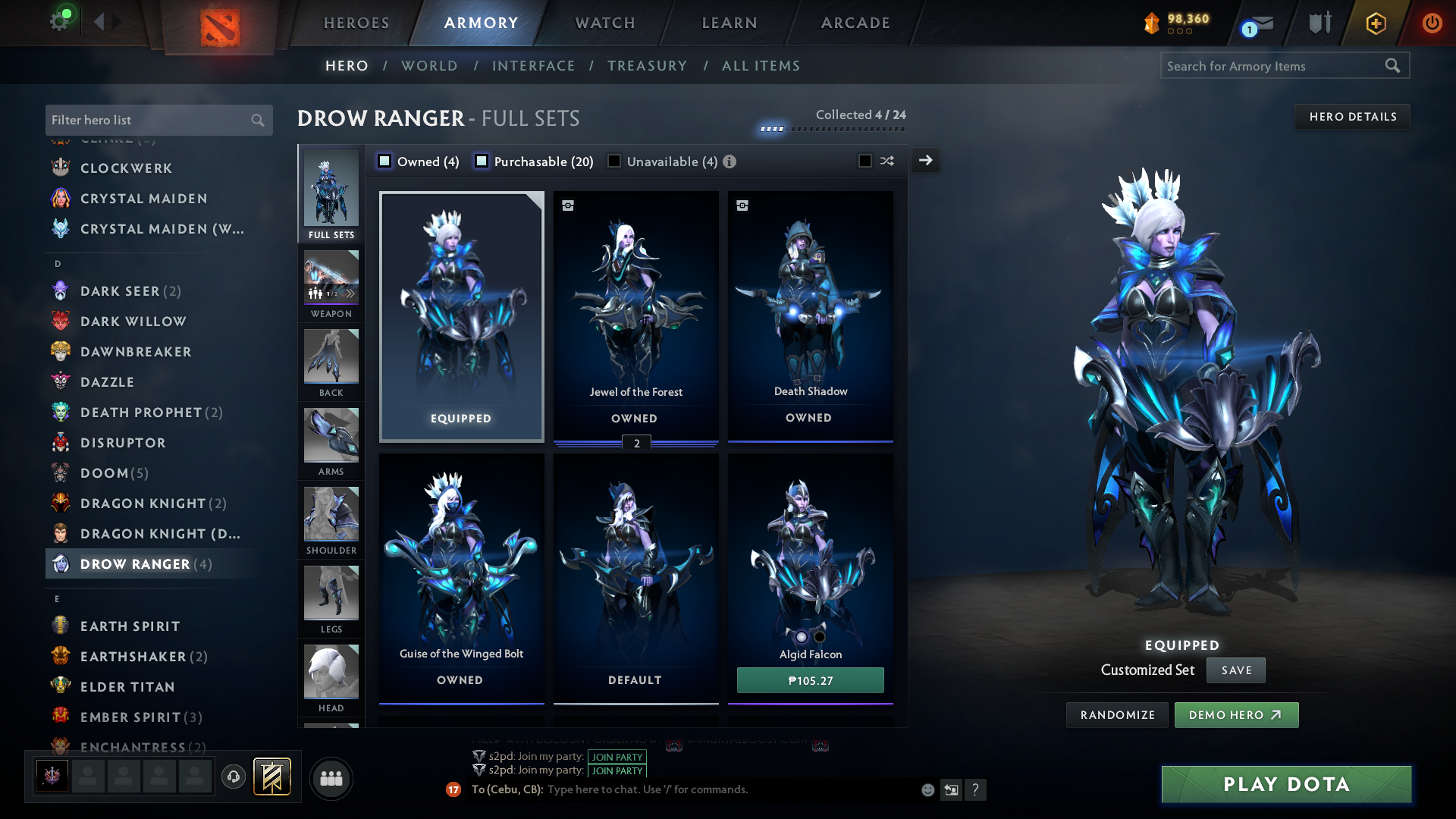
Task: Launch Demo Hero mode
Action: point(1236,715)
